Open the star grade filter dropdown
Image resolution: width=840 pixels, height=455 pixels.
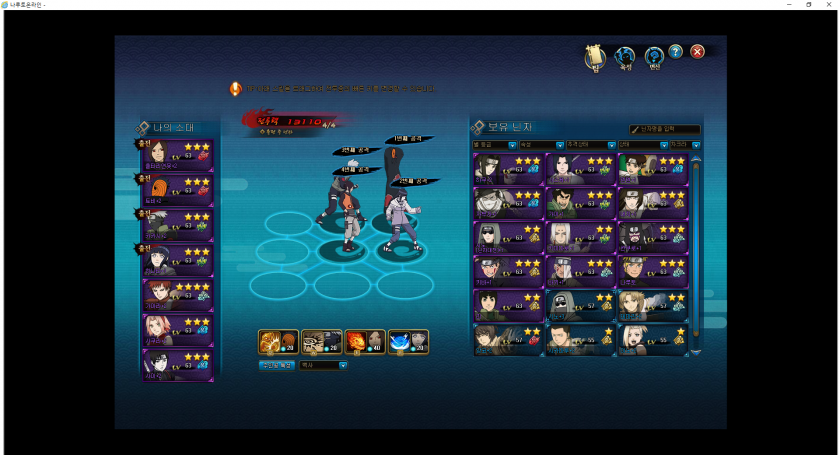[494, 145]
